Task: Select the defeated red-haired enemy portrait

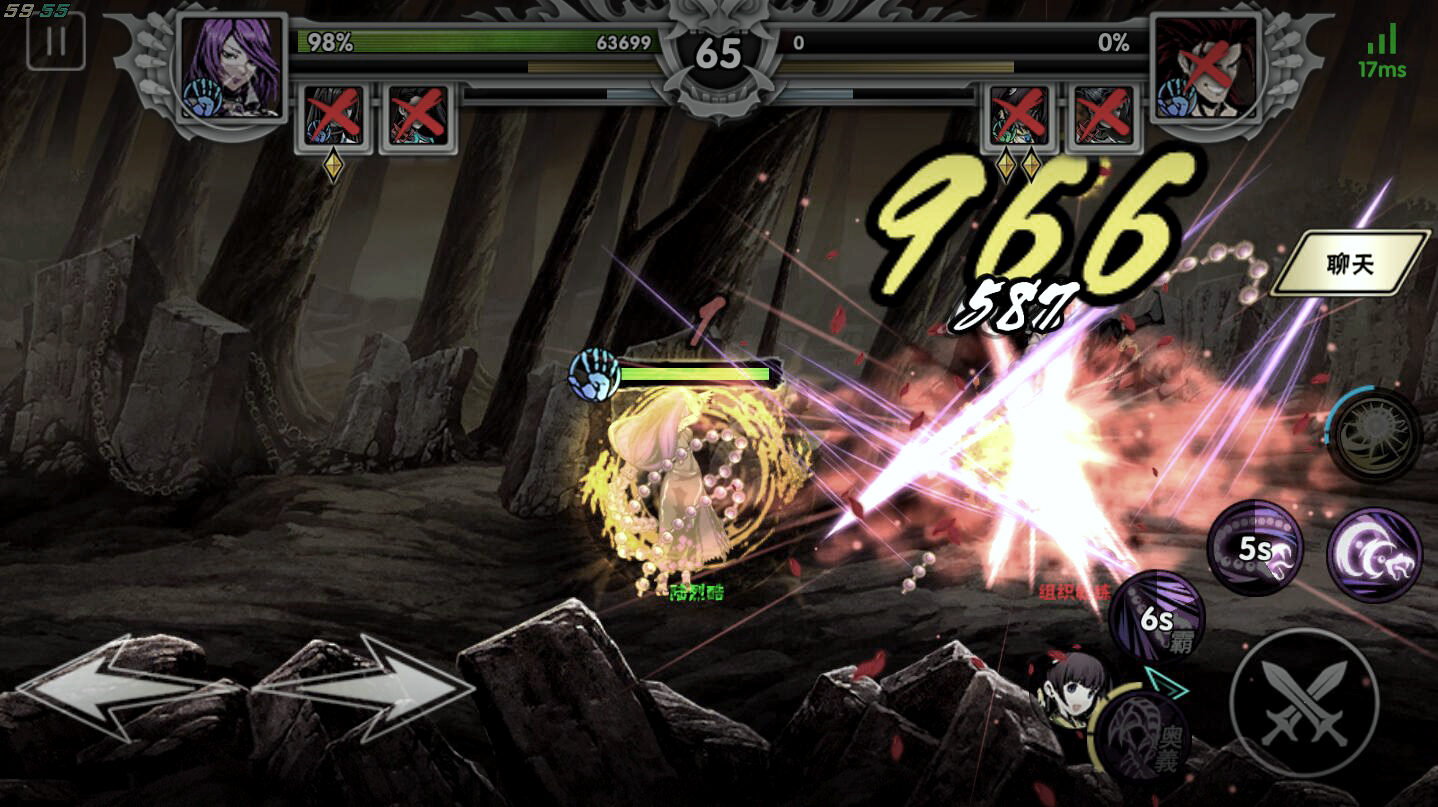Action: pos(1204,67)
